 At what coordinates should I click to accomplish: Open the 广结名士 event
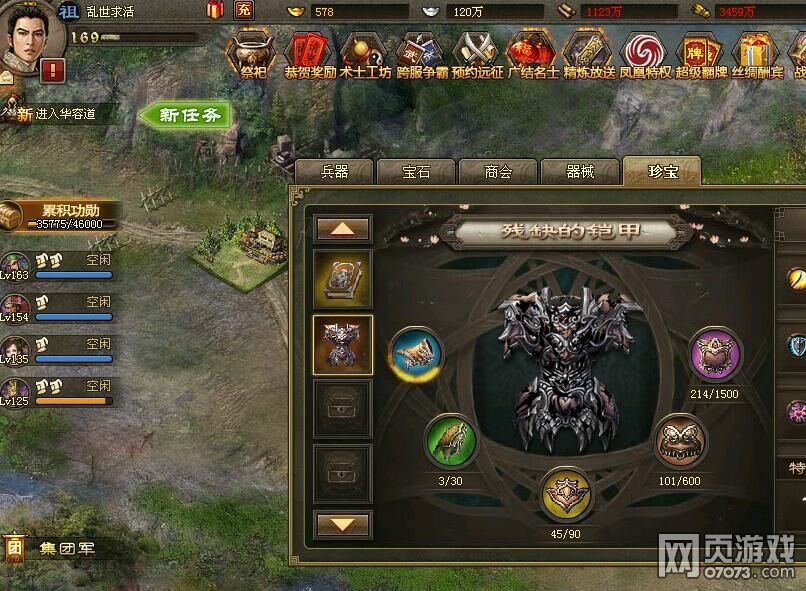[x=532, y=52]
